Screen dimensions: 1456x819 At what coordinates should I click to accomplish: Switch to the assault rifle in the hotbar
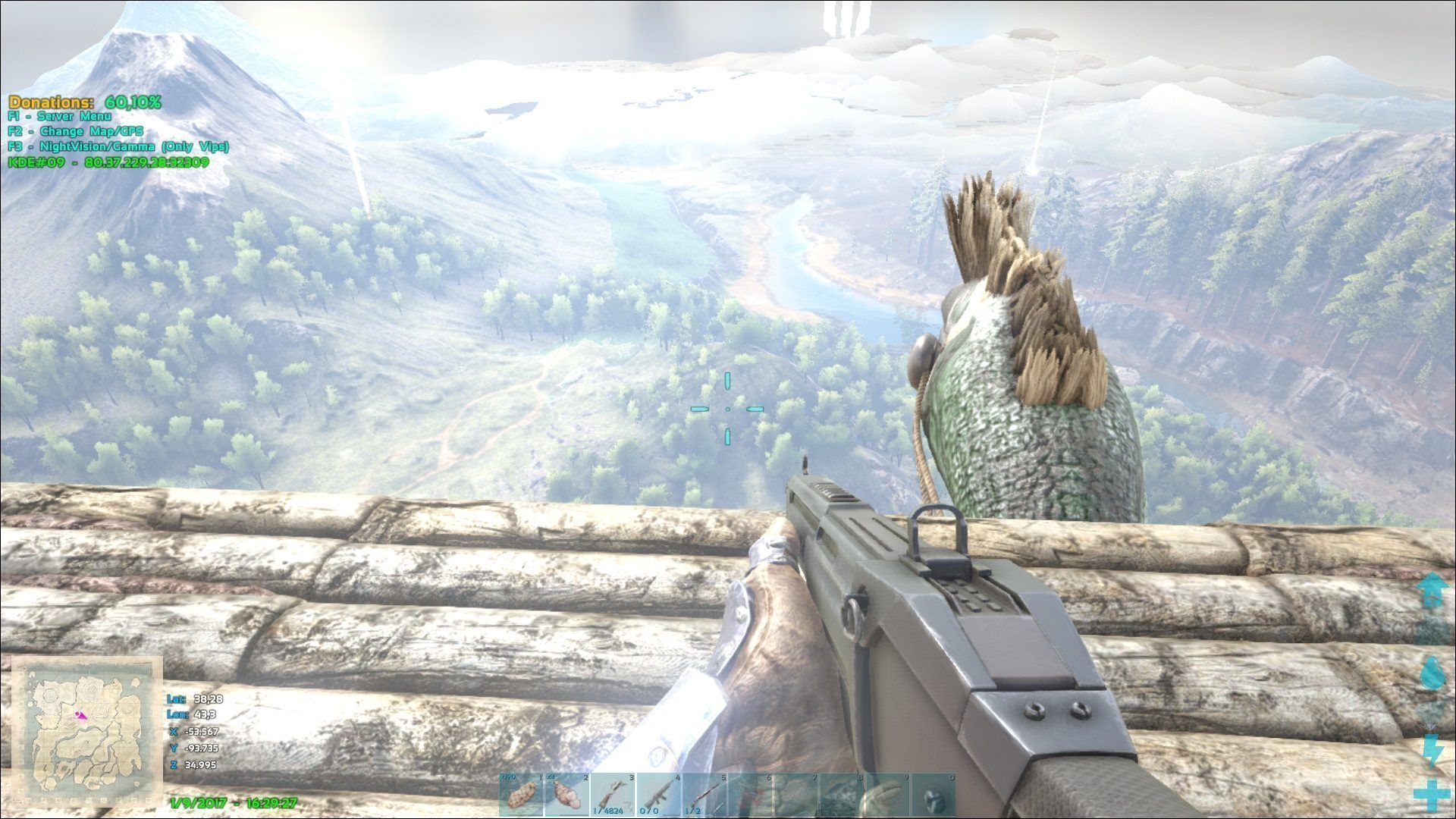(659, 795)
